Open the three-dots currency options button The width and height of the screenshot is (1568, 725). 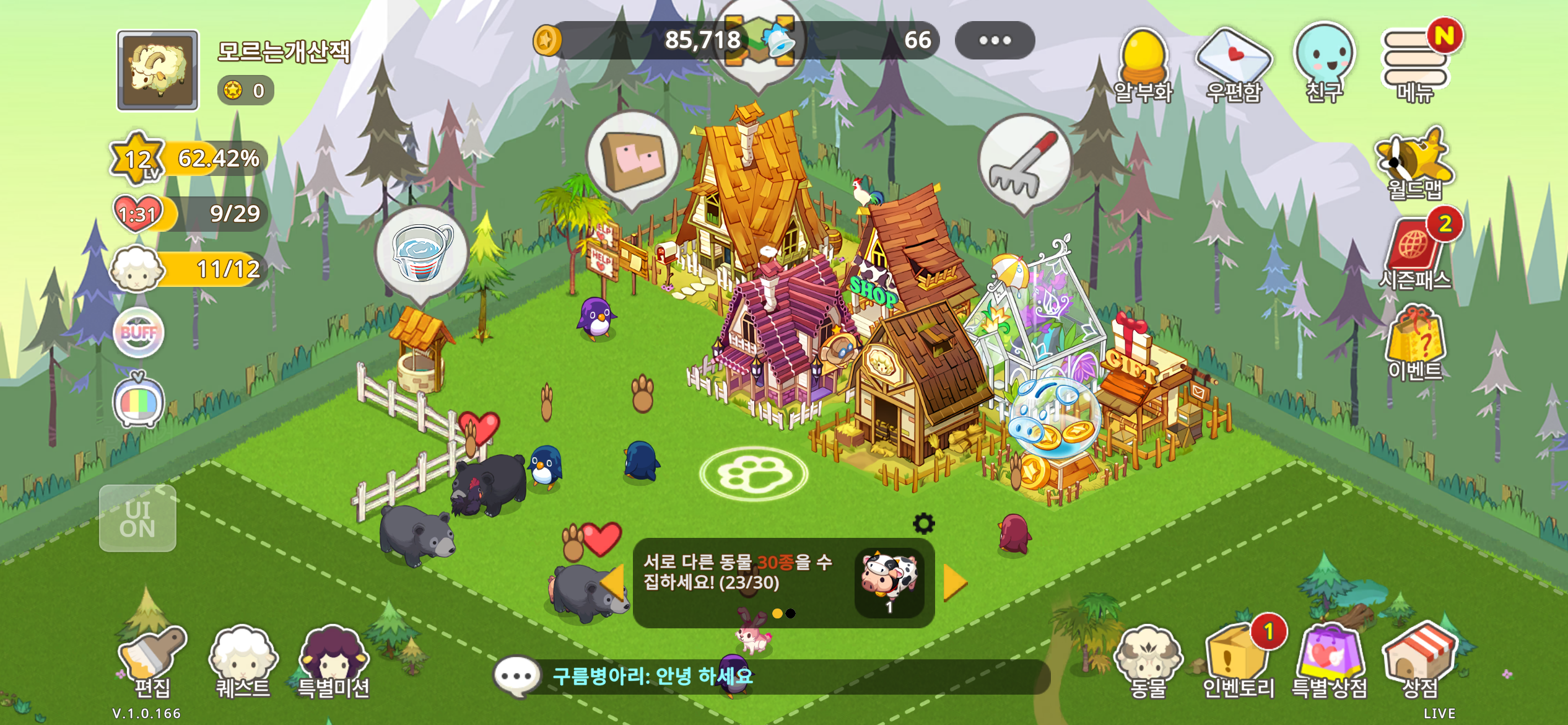tap(995, 40)
